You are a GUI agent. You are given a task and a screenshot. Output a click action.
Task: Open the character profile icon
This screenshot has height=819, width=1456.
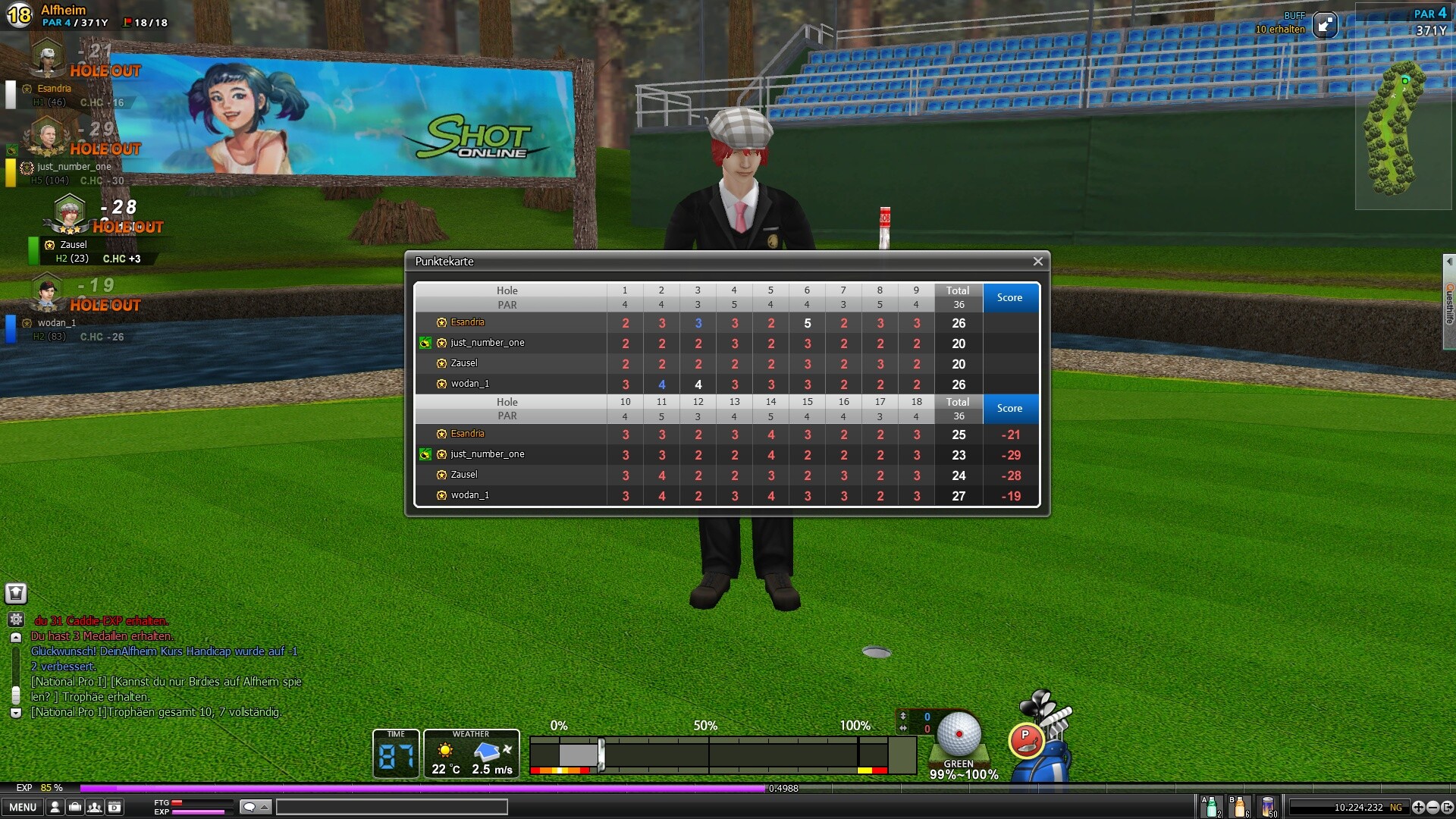click(55, 807)
